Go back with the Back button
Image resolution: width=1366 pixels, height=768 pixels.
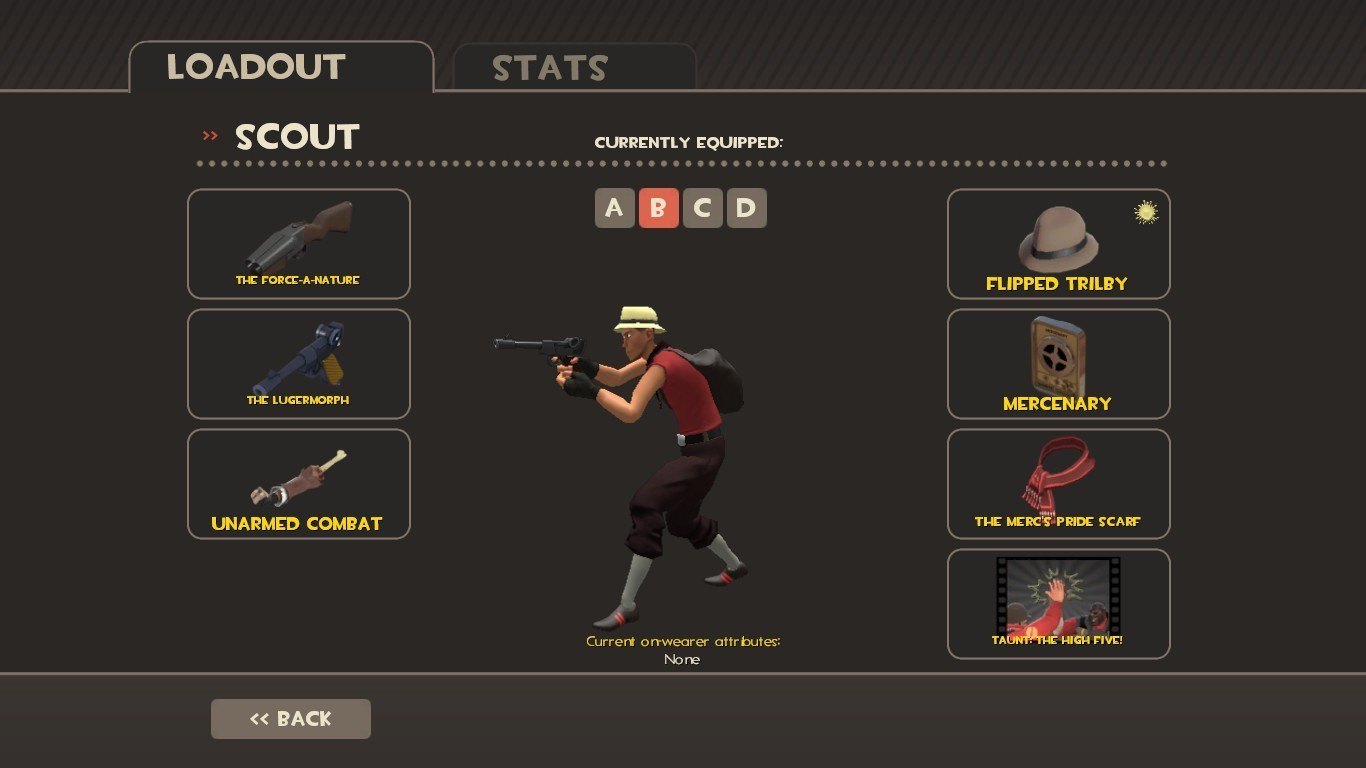point(291,719)
